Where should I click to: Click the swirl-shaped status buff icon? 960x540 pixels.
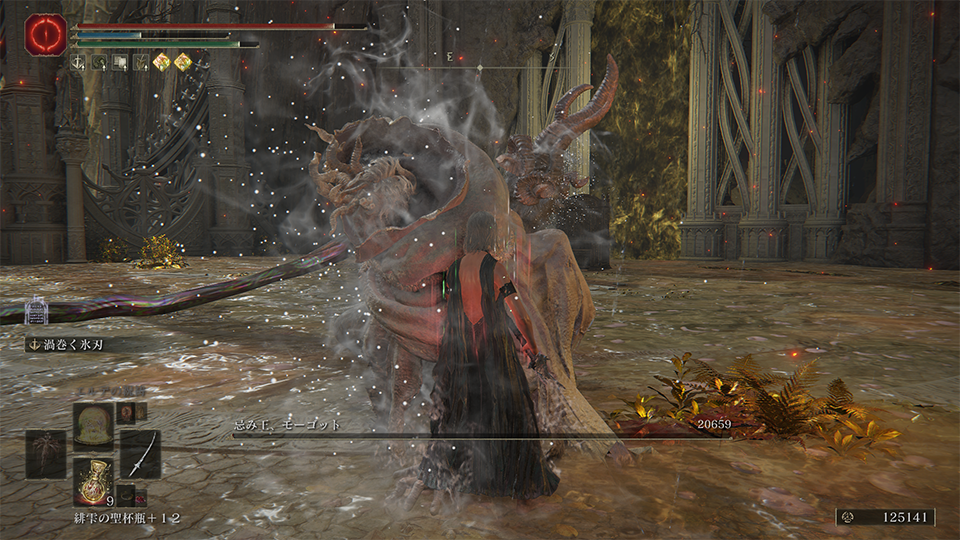coord(101,62)
